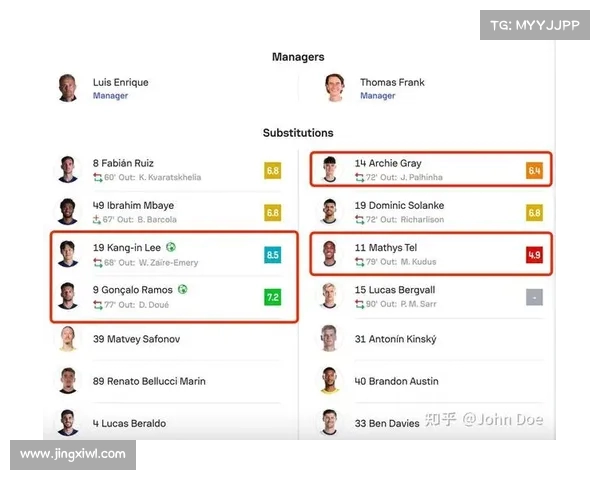Select Antonín Kinský's bench row
The image size is (600, 480).
pos(395,339)
